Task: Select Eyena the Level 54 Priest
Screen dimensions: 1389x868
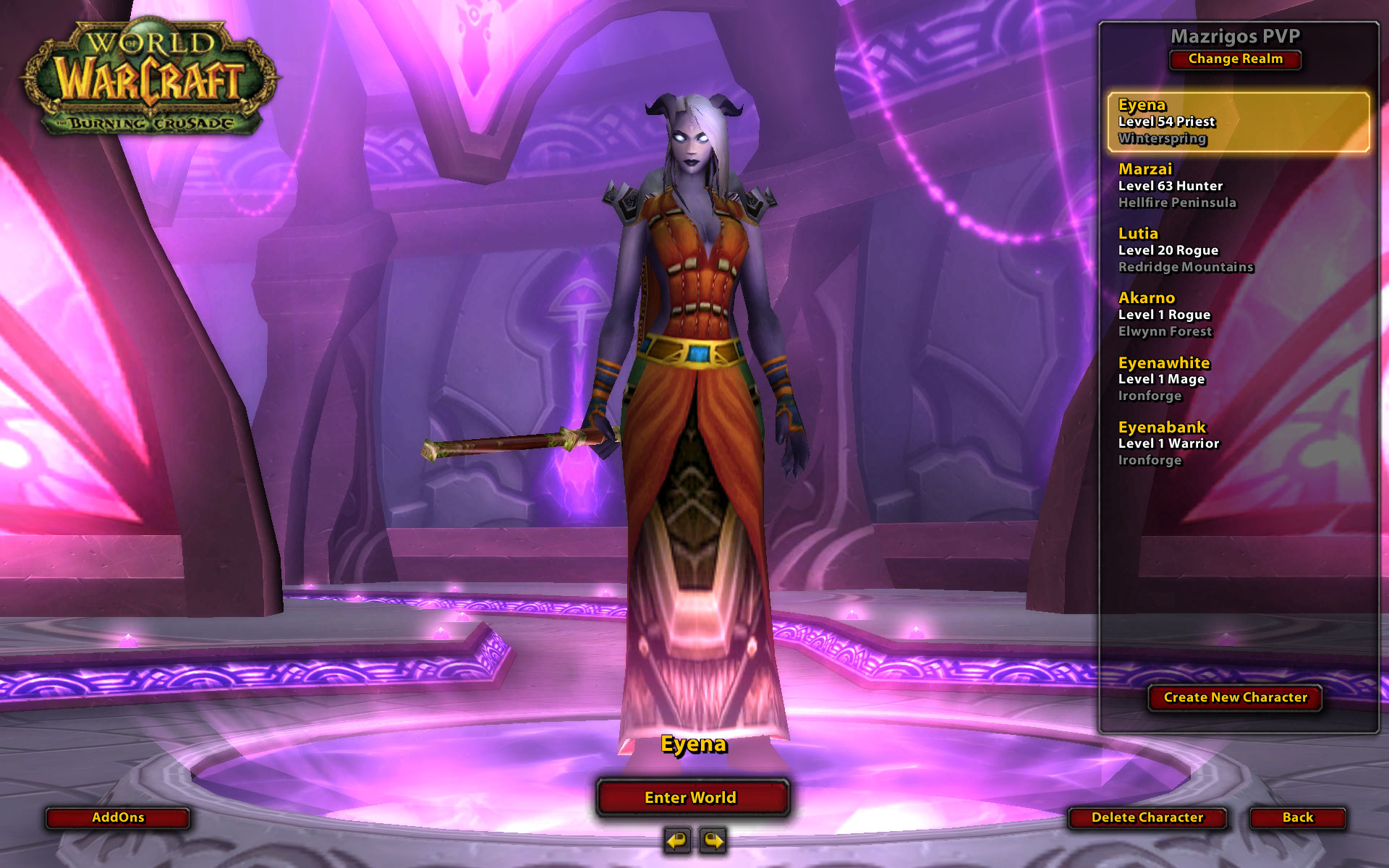Action: click(1238, 122)
